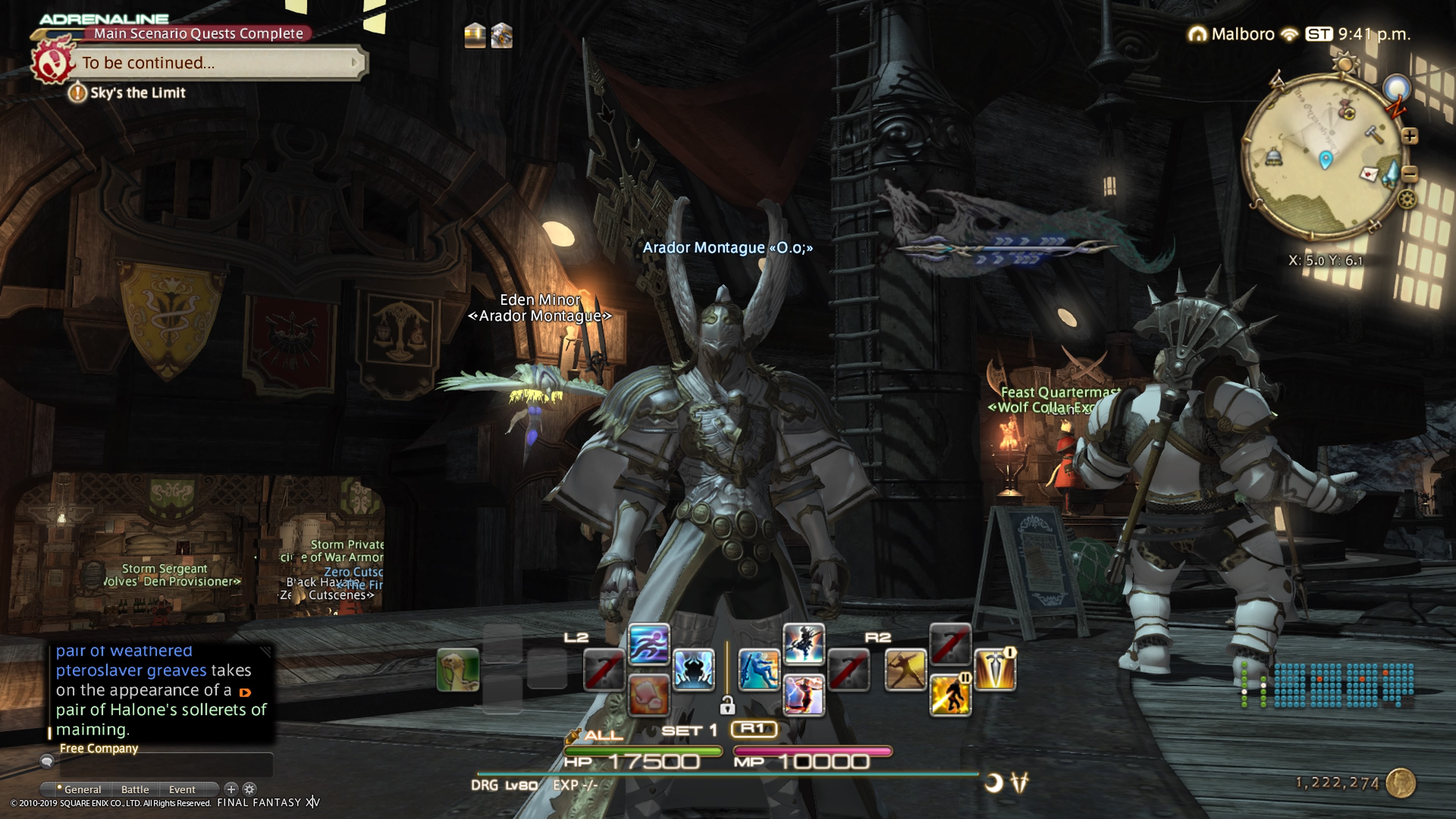
Task: Switch to the Event chat tab
Action: click(x=182, y=789)
